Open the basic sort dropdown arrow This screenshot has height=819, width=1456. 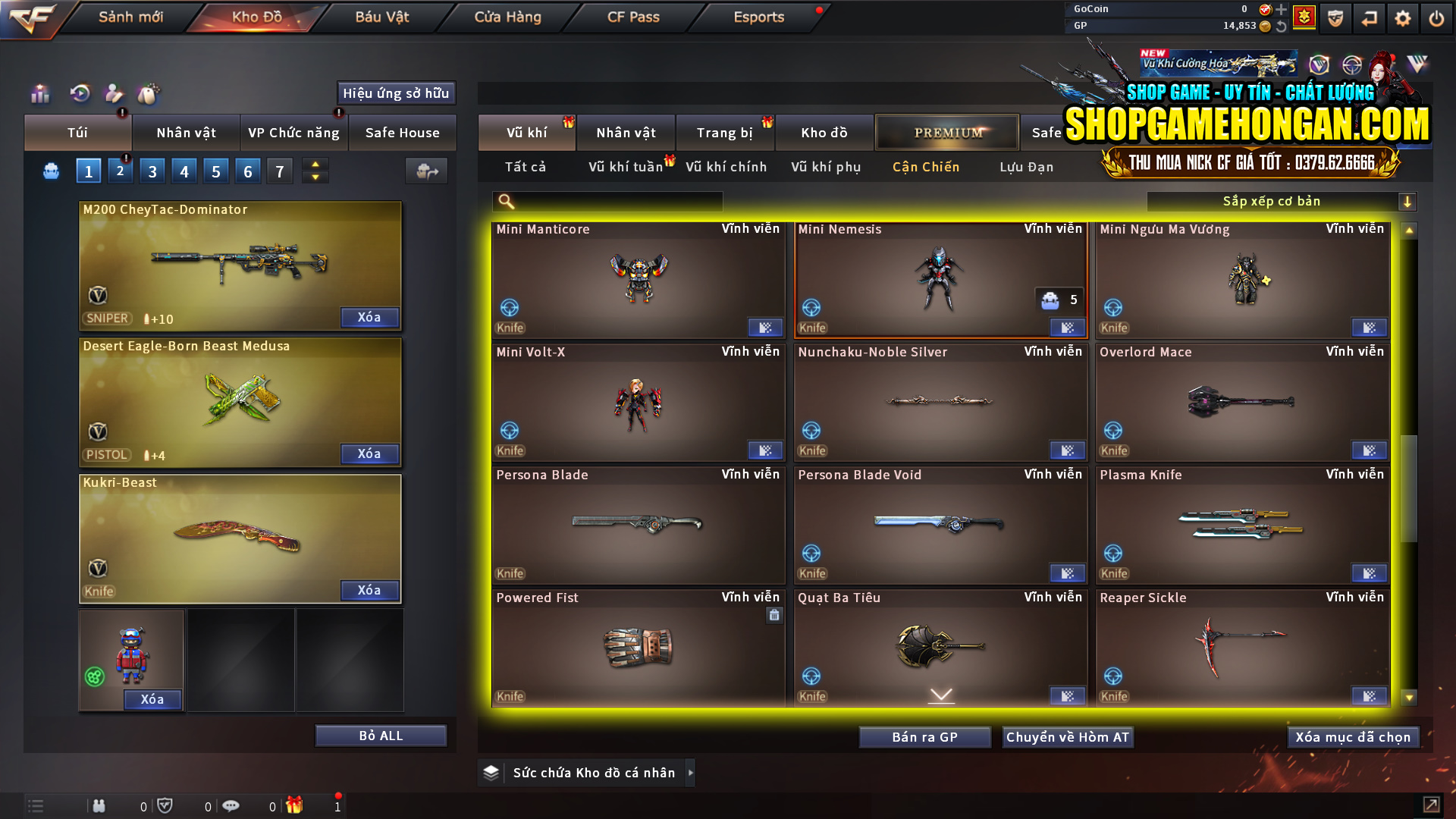(1408, 202)
